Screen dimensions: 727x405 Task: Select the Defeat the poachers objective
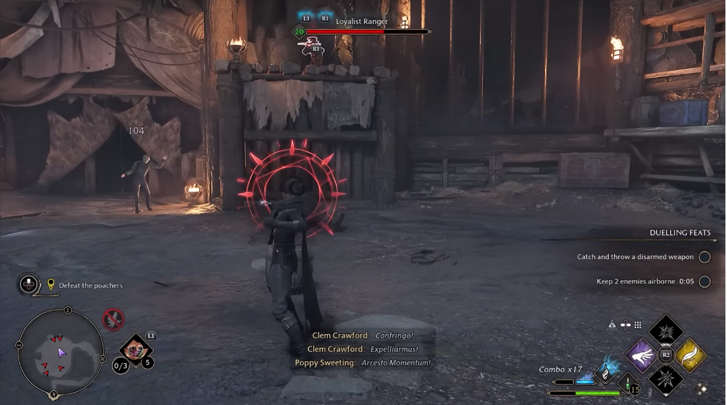coord(90,285)
